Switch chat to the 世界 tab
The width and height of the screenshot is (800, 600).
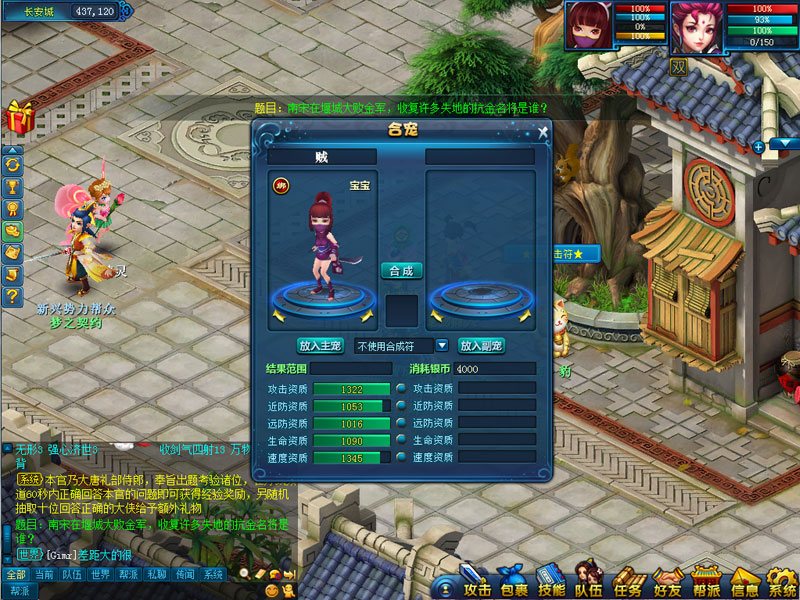click(100, 575)
